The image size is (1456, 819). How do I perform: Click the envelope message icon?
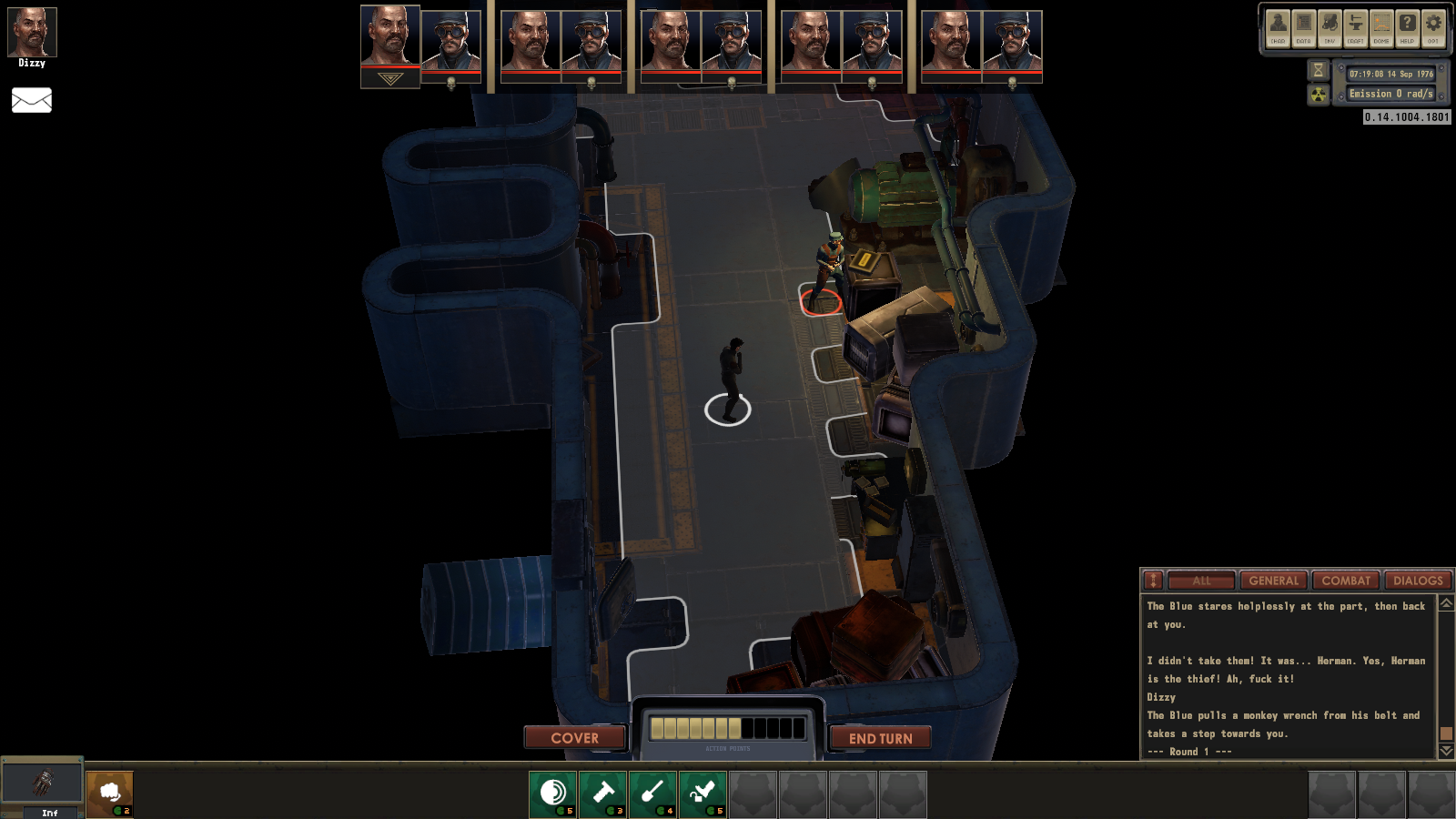point(32,100)
